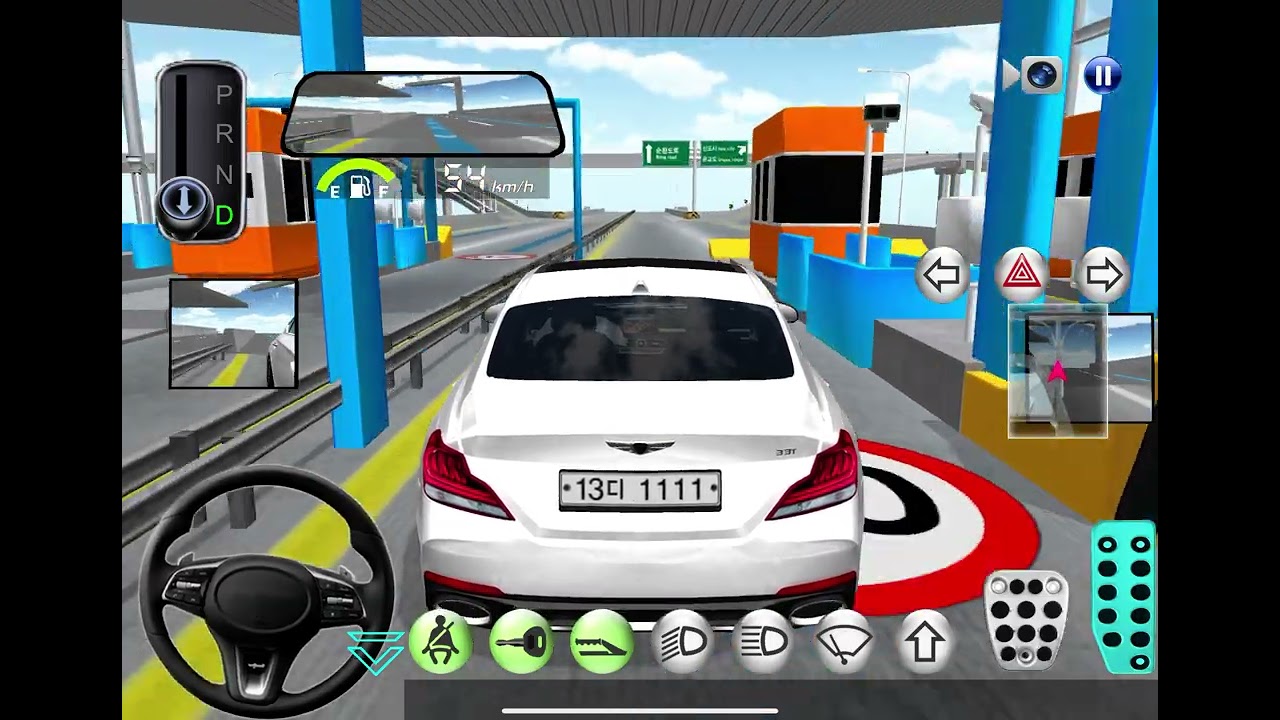Tap the rearview mirror display

[423, 115]
